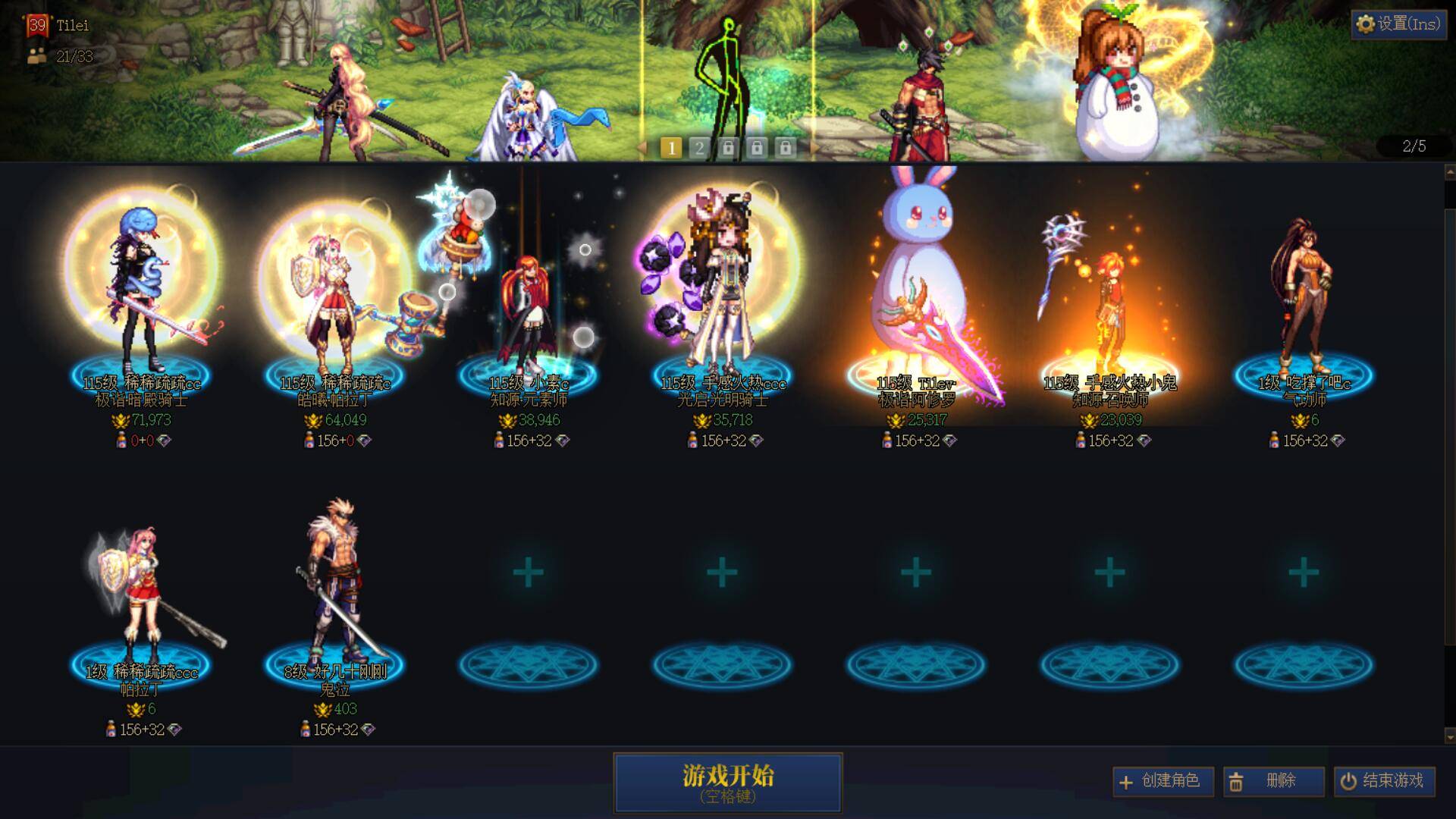This screenshot has height=819, width=1456.
Task: Click the first locked character slot lock icon
Action: pos(729,149)
